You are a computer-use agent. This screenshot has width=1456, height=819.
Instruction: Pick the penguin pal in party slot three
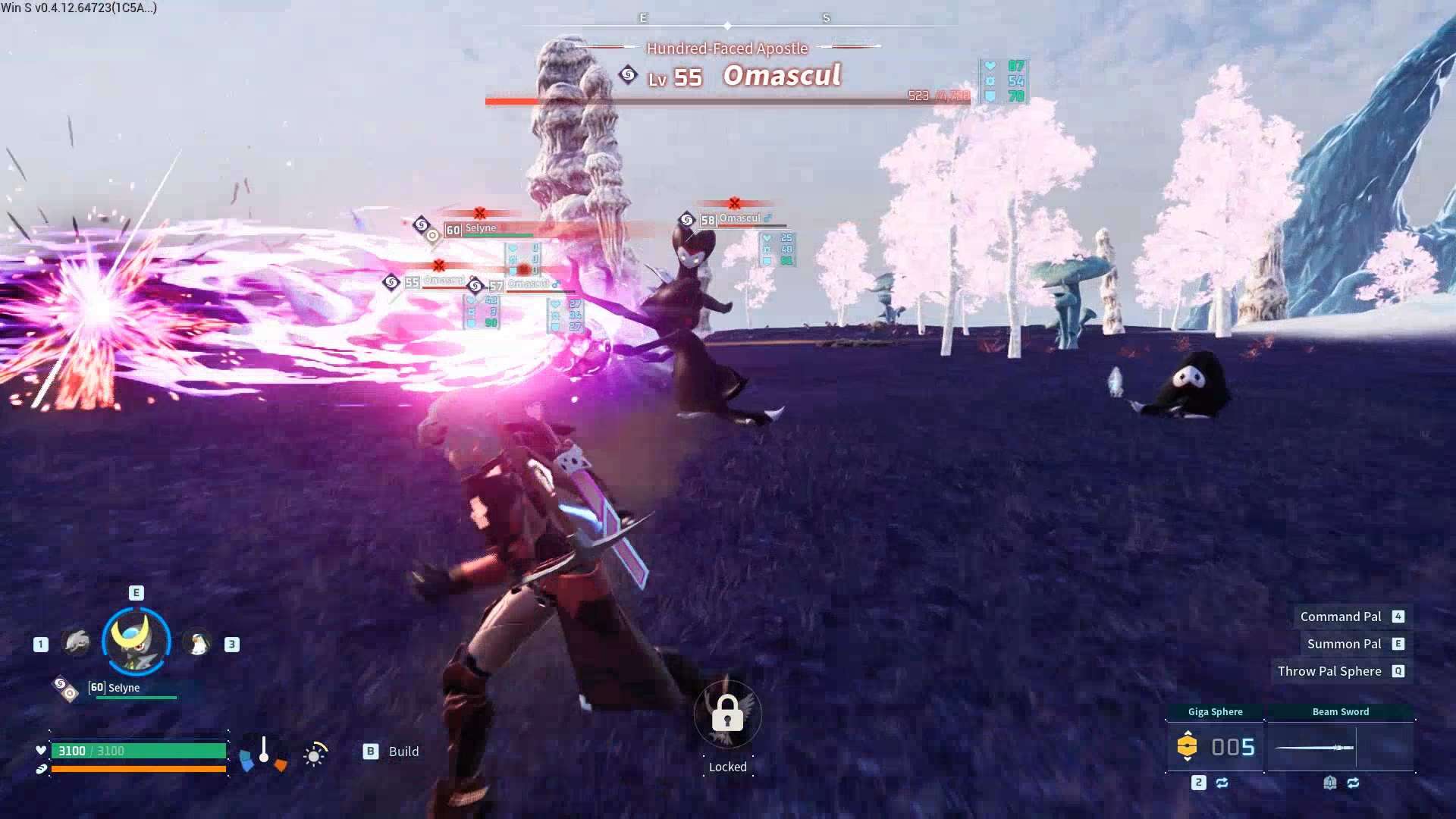click(x=198, y=644)
